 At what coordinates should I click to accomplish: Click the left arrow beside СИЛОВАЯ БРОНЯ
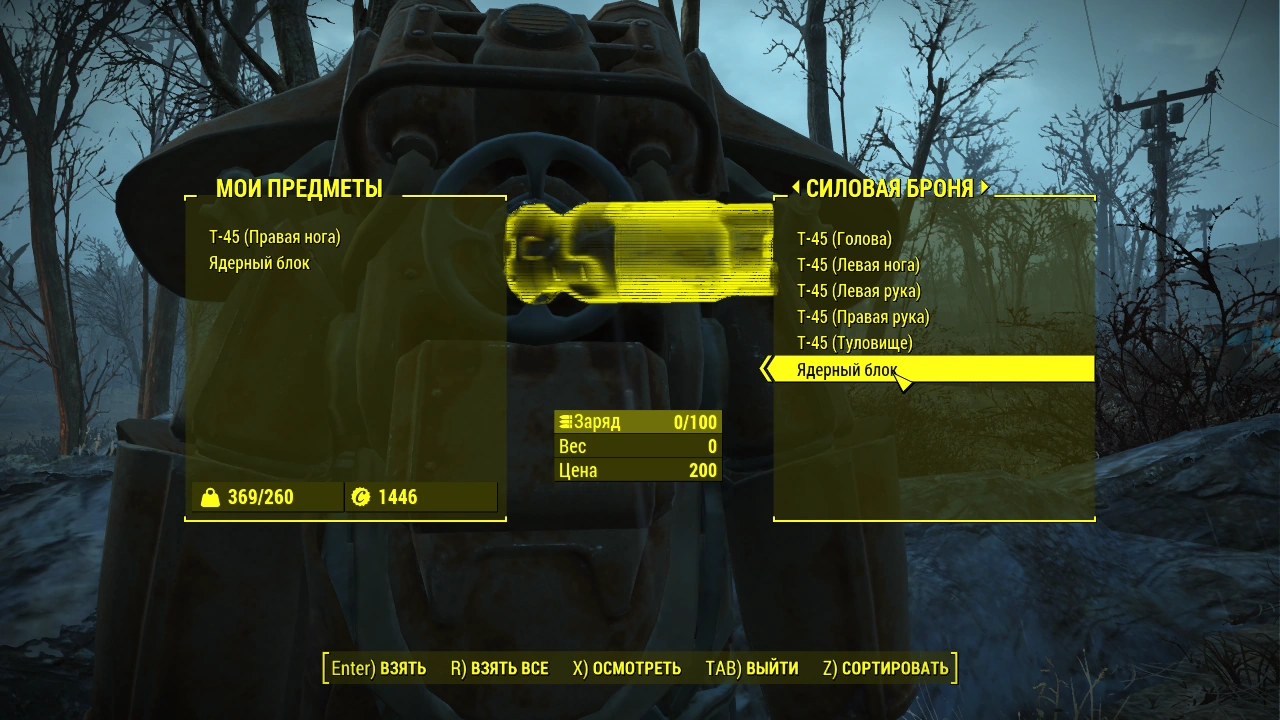[x=796, y=187]
